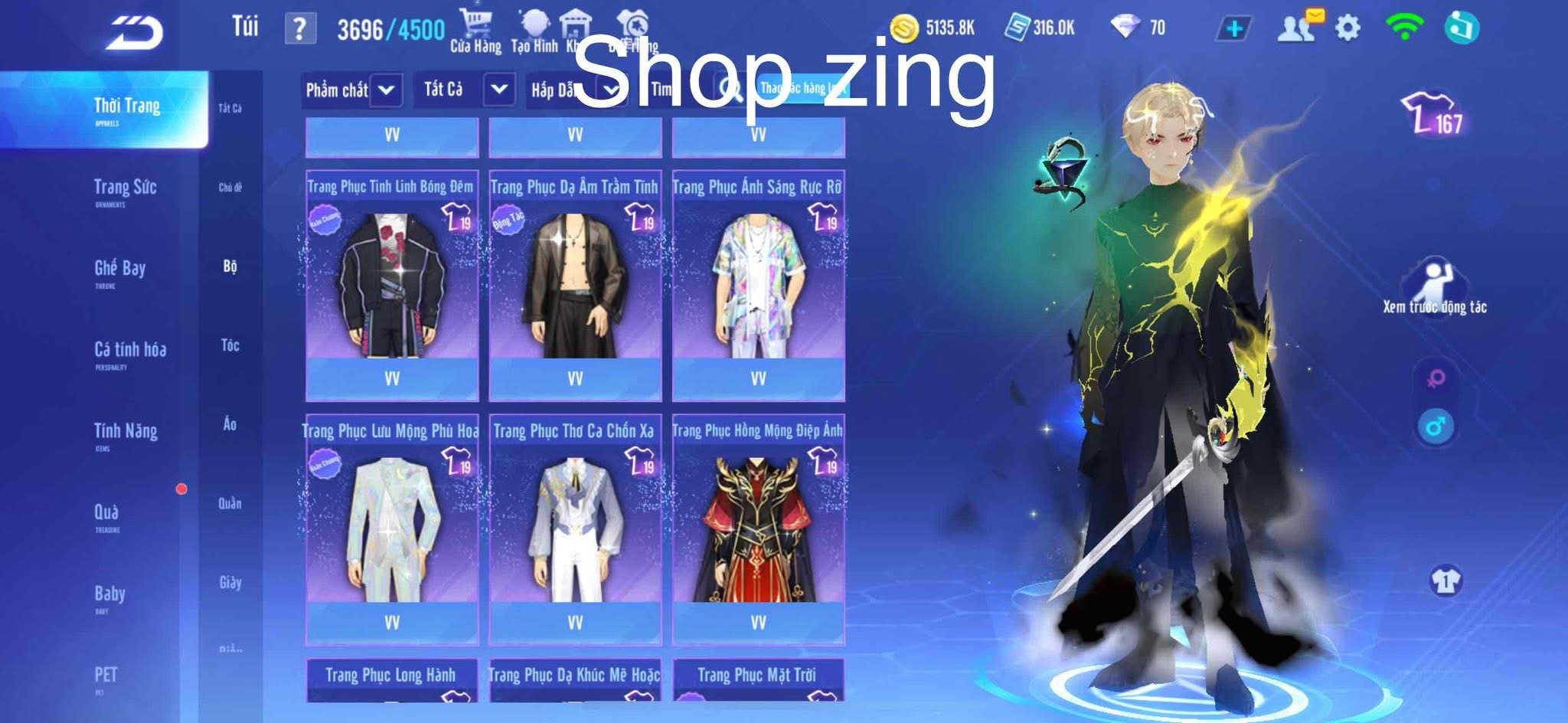
Task: Select the Tạo Hình character creation icon
Action: (534, 23)
